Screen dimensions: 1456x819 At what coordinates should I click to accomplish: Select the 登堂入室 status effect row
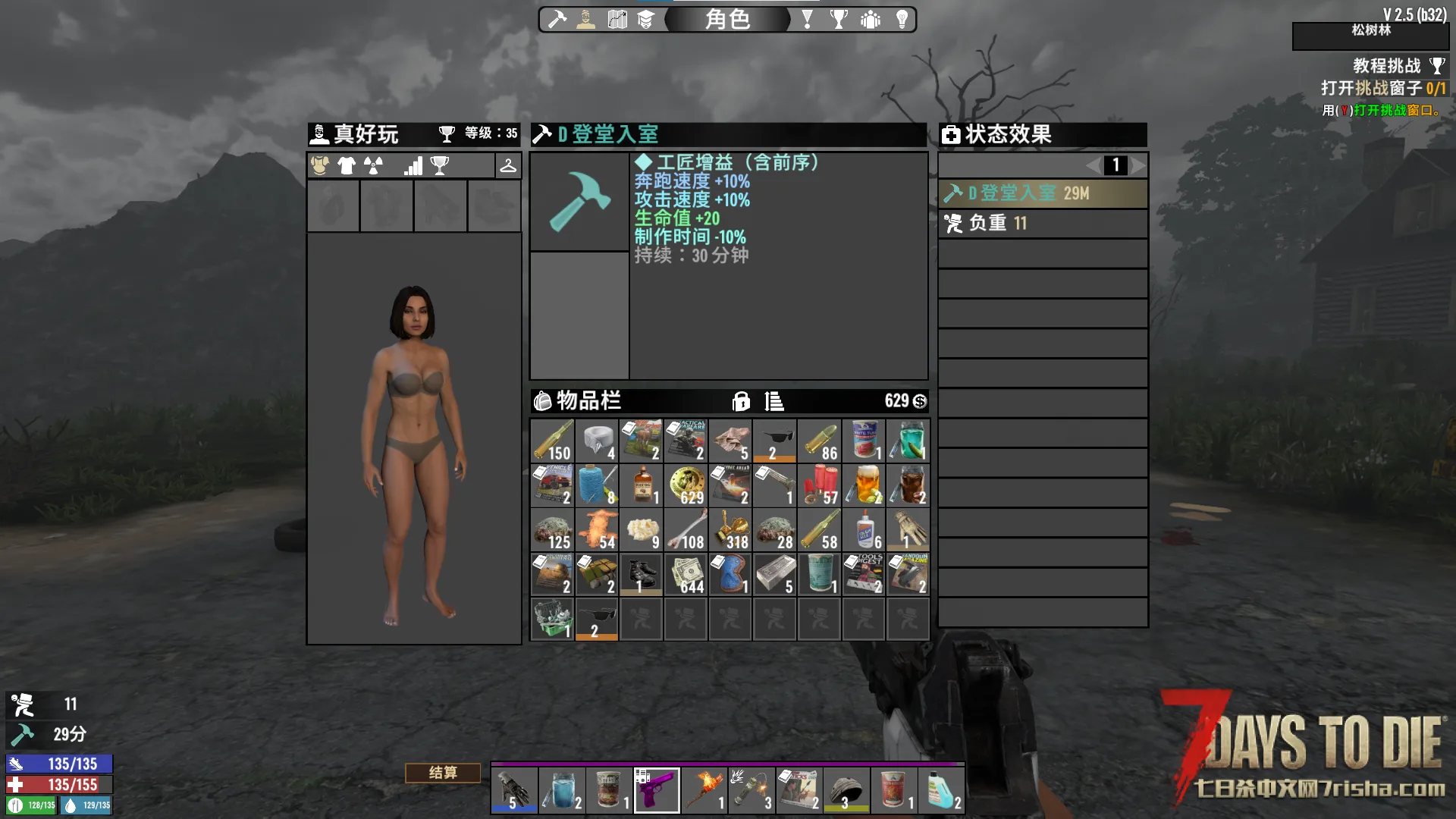[x=1042, y=193]
